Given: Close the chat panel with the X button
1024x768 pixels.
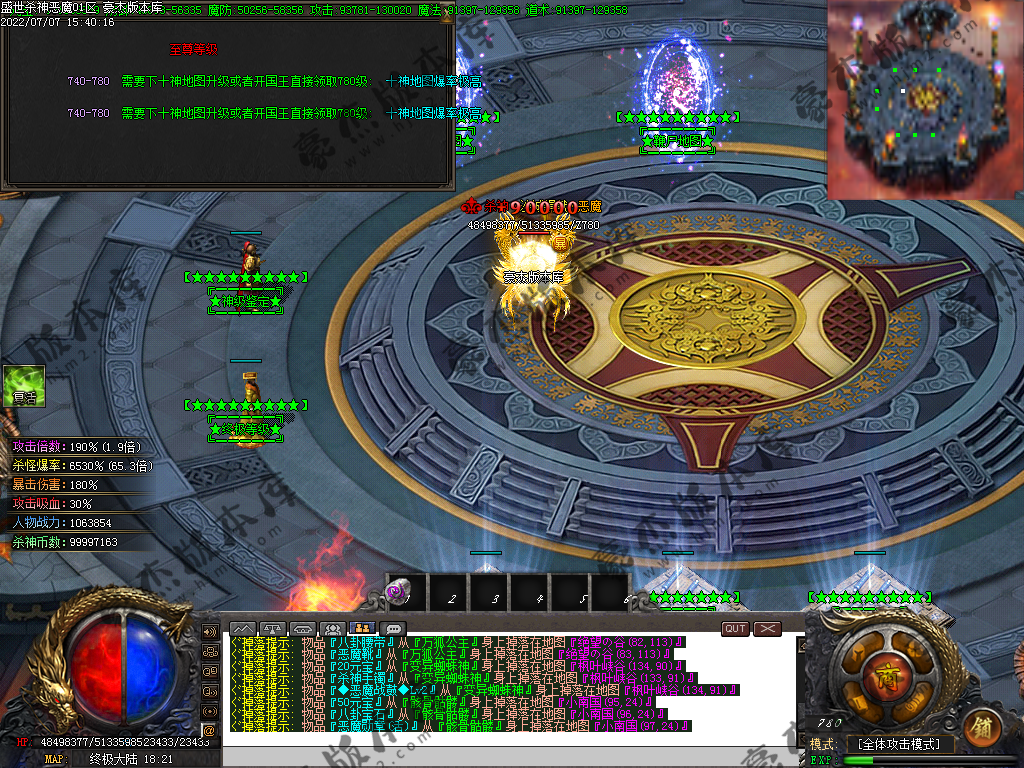Looking at the screenshot, I should click(767, 628).
